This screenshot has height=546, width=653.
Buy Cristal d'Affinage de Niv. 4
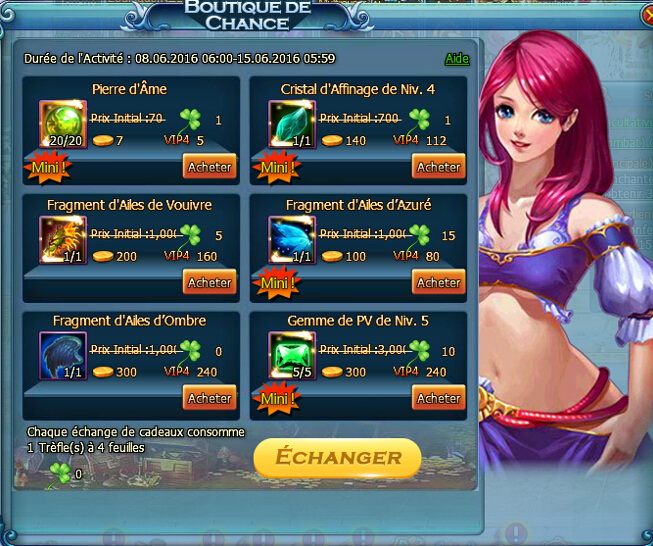pos(438,167)
